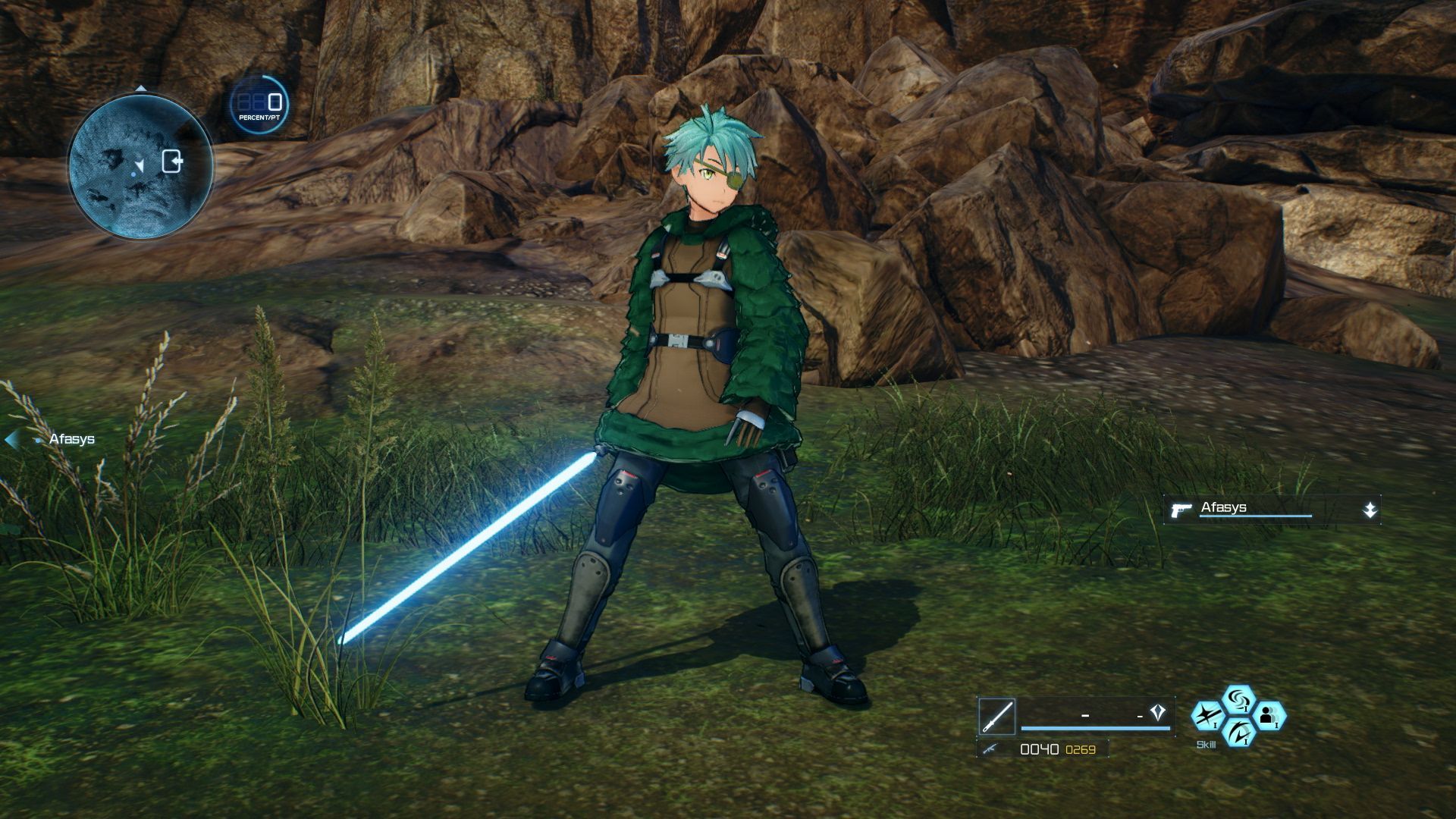This screenshot has height=819, width=1456.
Task: Click the Afasys nameplate on the left edge
Action: pyautogui.click(x=72, y=438)
